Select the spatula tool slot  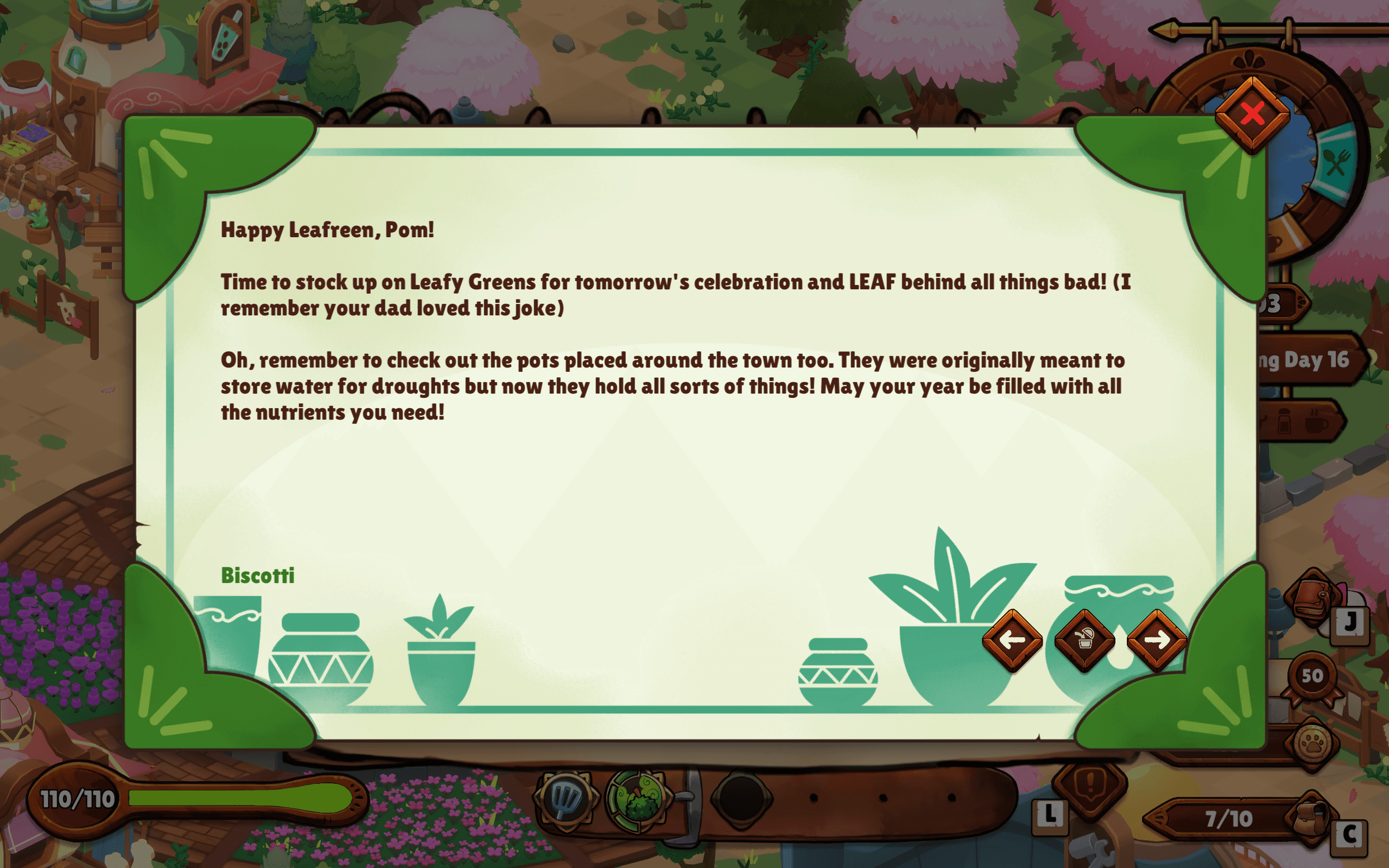[566, 798]
